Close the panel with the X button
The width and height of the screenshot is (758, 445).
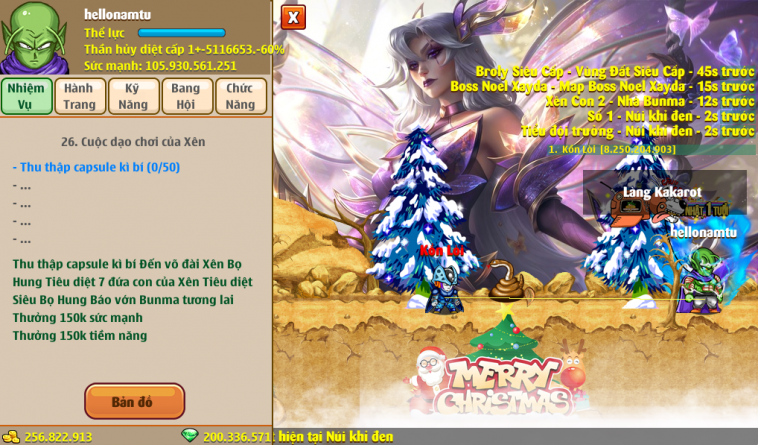[x=293, y=17]
